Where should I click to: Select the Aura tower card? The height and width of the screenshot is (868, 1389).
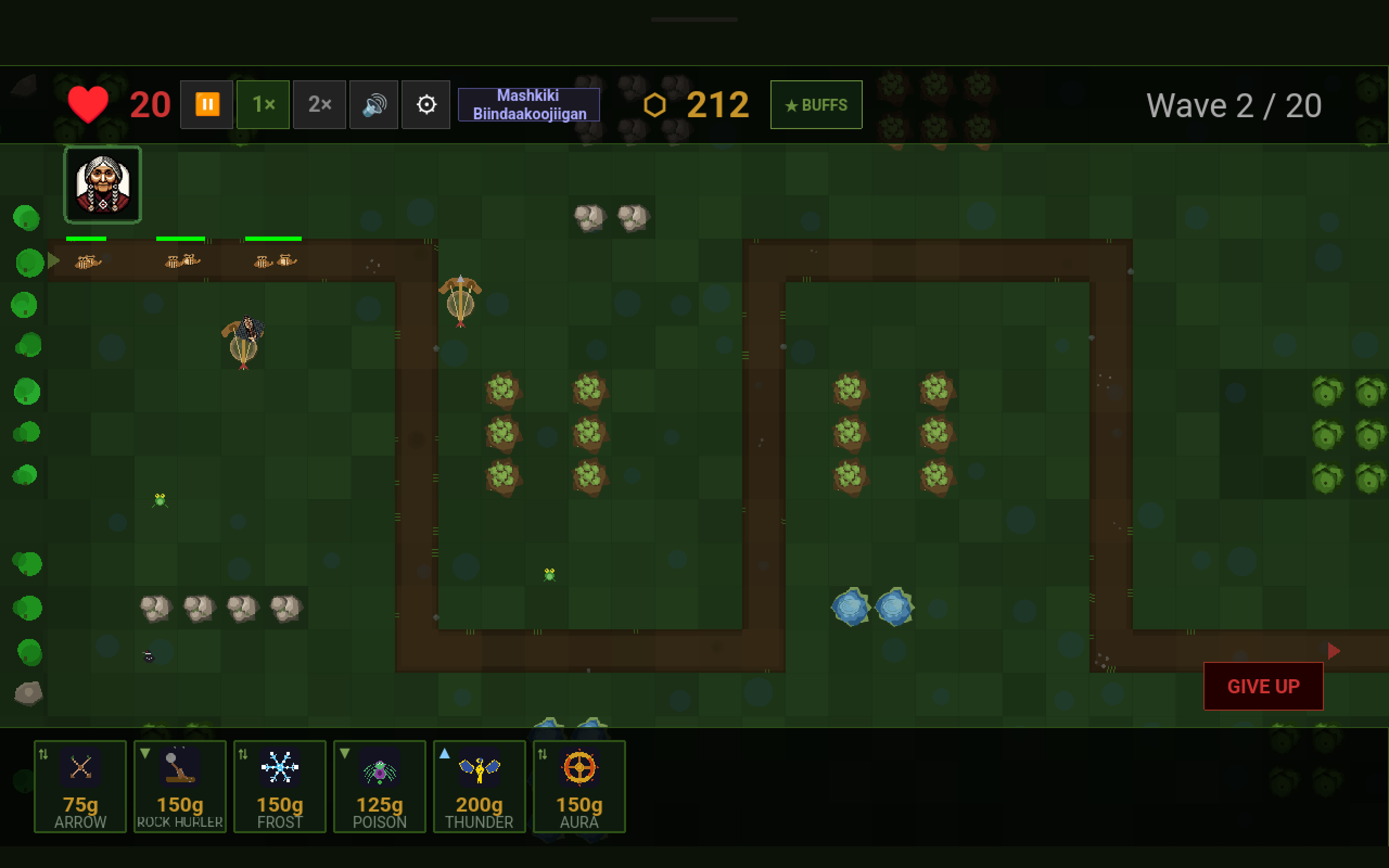[x=579, y=787]
